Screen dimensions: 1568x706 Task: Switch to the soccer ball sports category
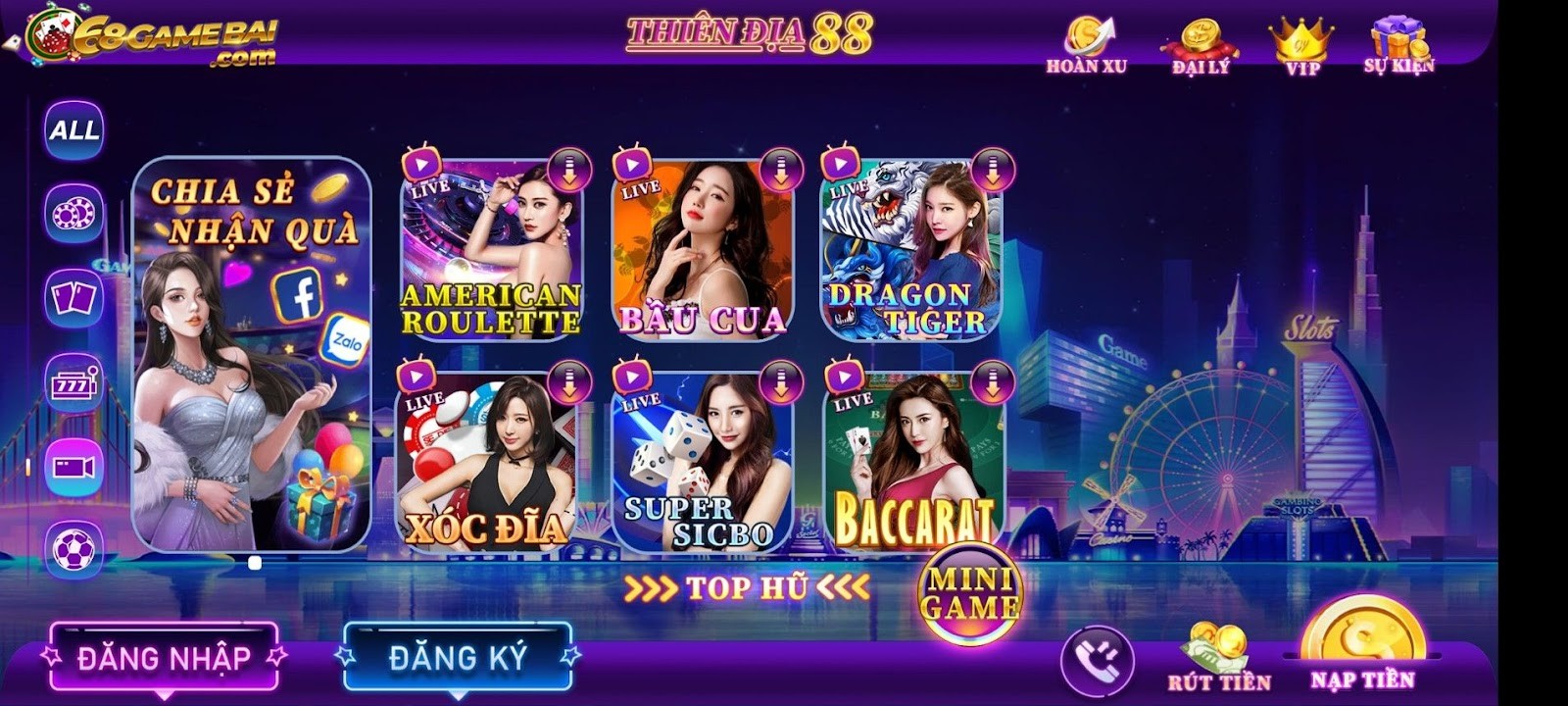coord(74,550)
